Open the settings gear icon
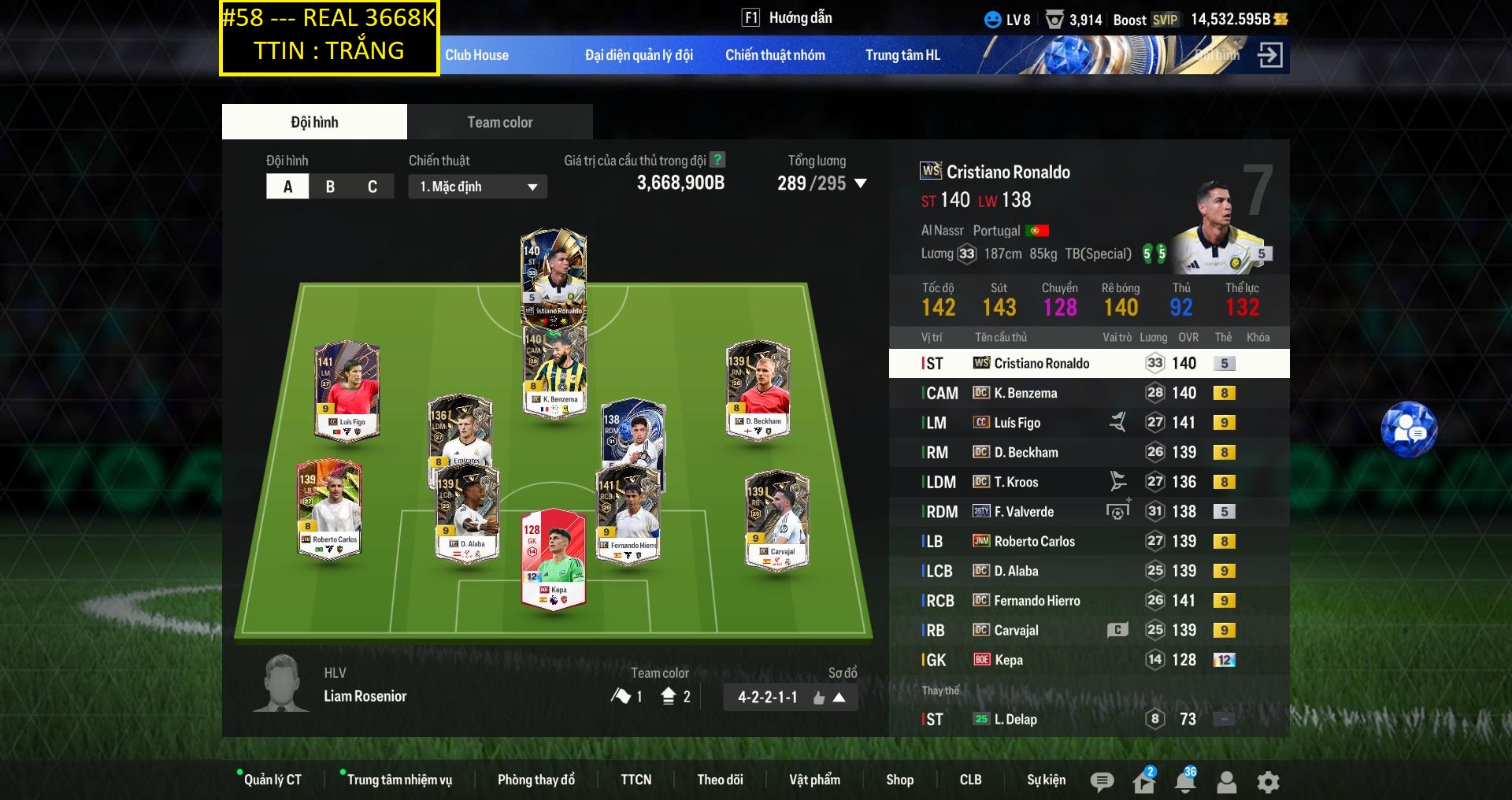Image resolution: width=1512 pixels, height=800 pixels. pyautogui.click(x=1267, y=782)
